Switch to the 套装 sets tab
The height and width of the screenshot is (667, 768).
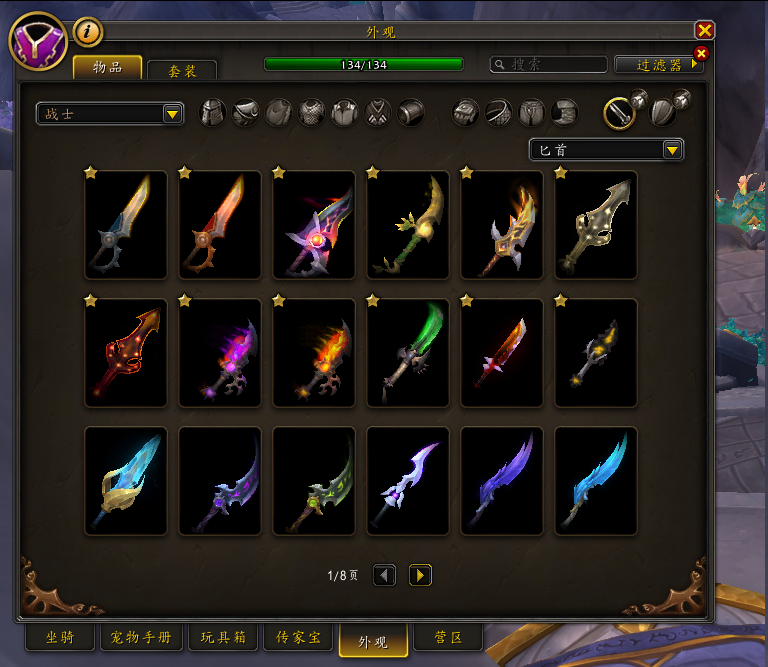[181, 70]
